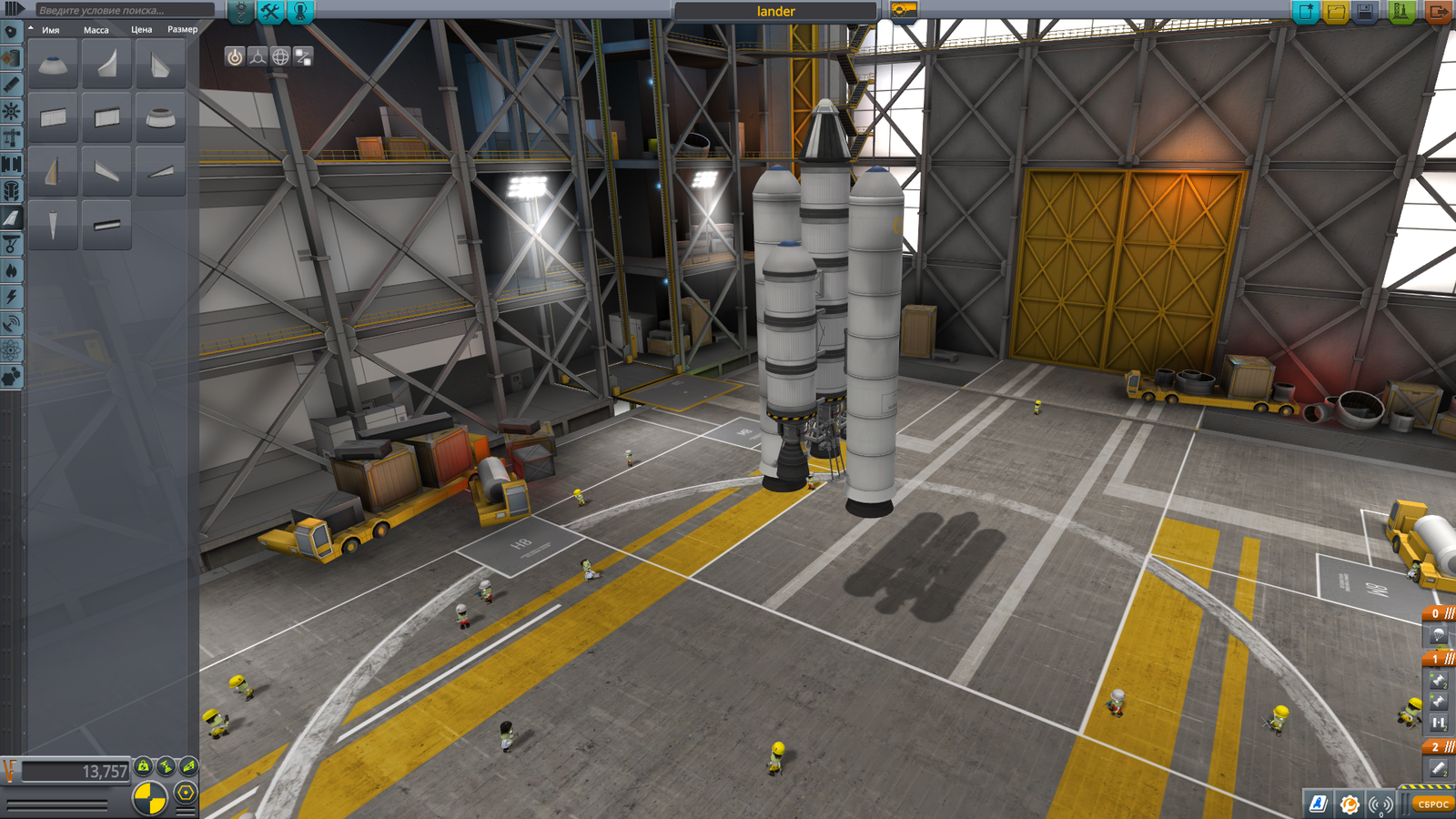Create a new vessel with the cyan button
The height and width of the screenshot is (819, 1456).
click(x=1306, y=11)
